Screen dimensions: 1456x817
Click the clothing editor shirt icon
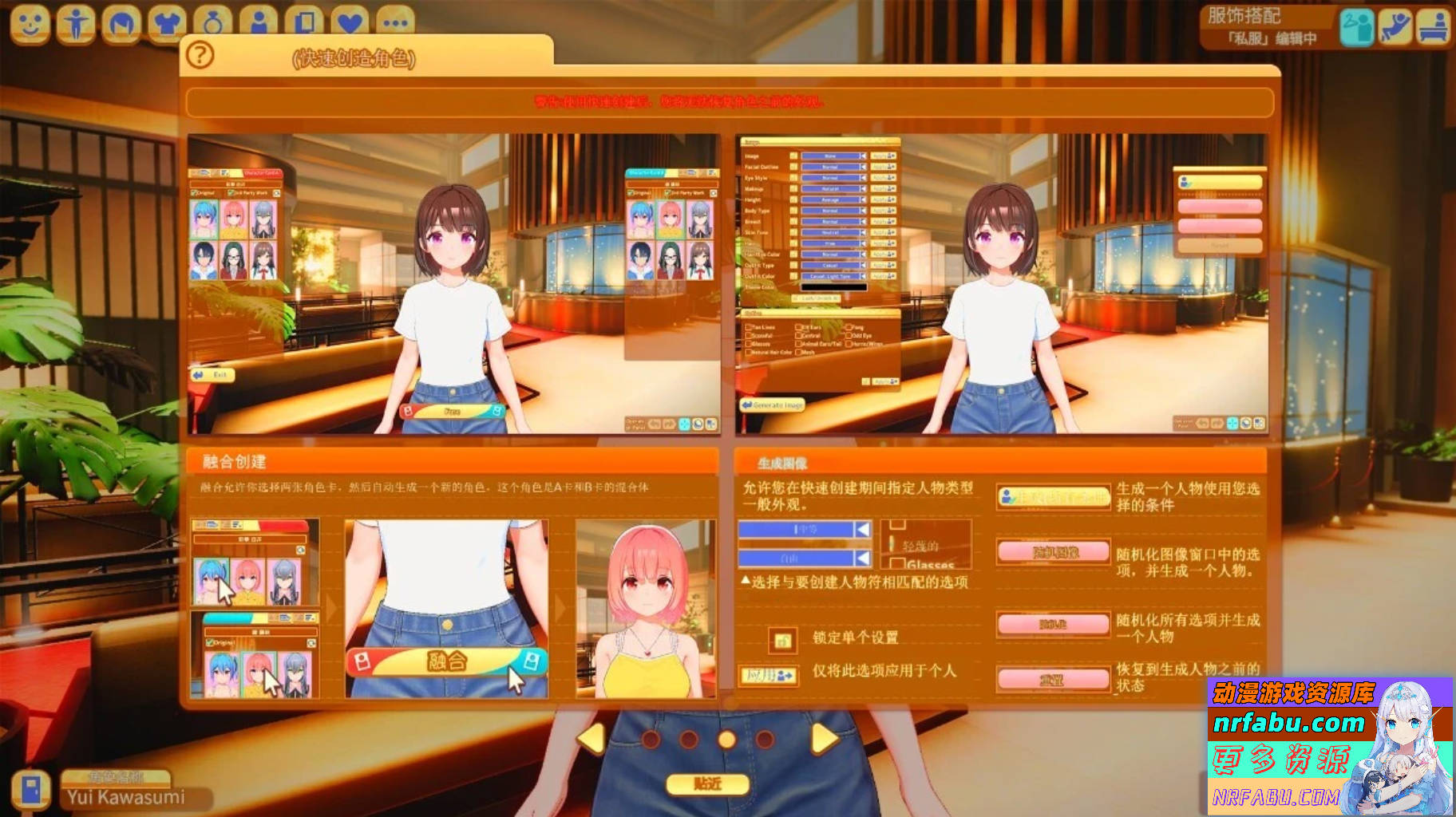pos(164,19)
